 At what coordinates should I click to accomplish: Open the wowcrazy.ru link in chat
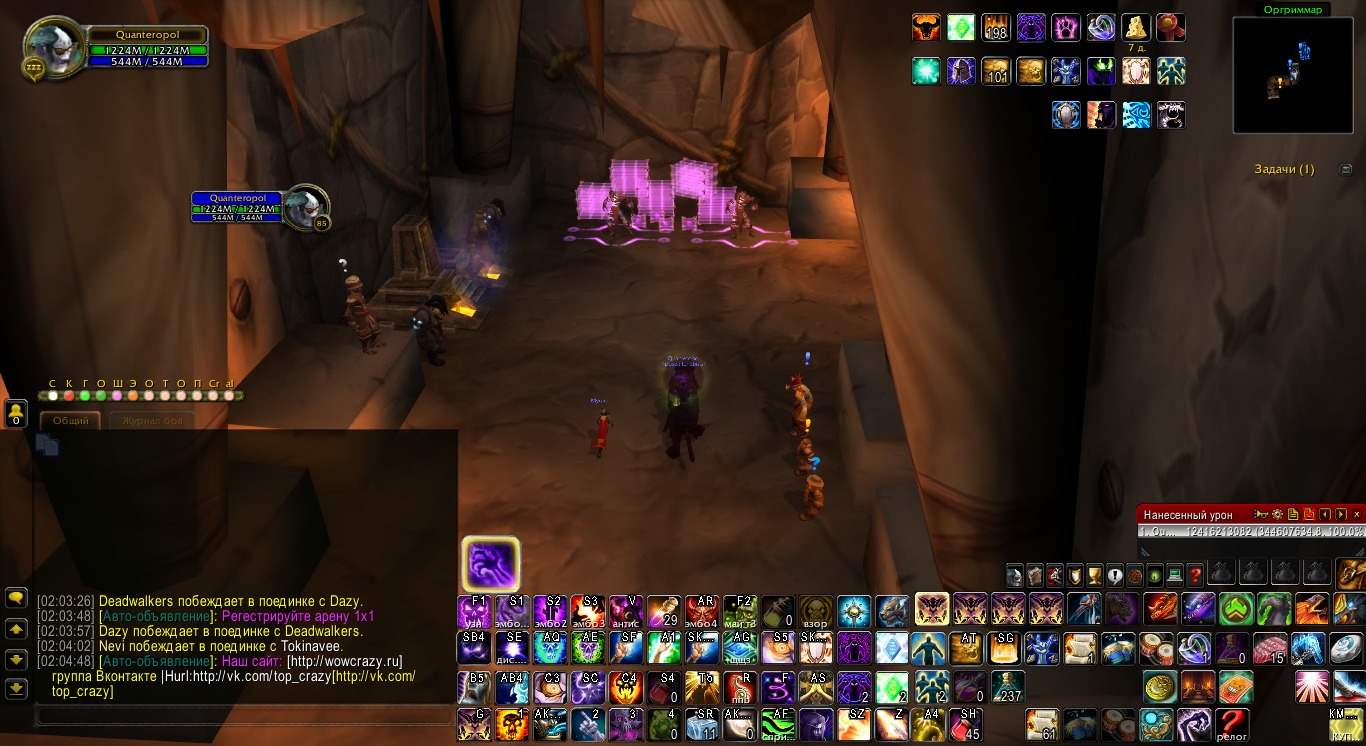tap(344, 661)
